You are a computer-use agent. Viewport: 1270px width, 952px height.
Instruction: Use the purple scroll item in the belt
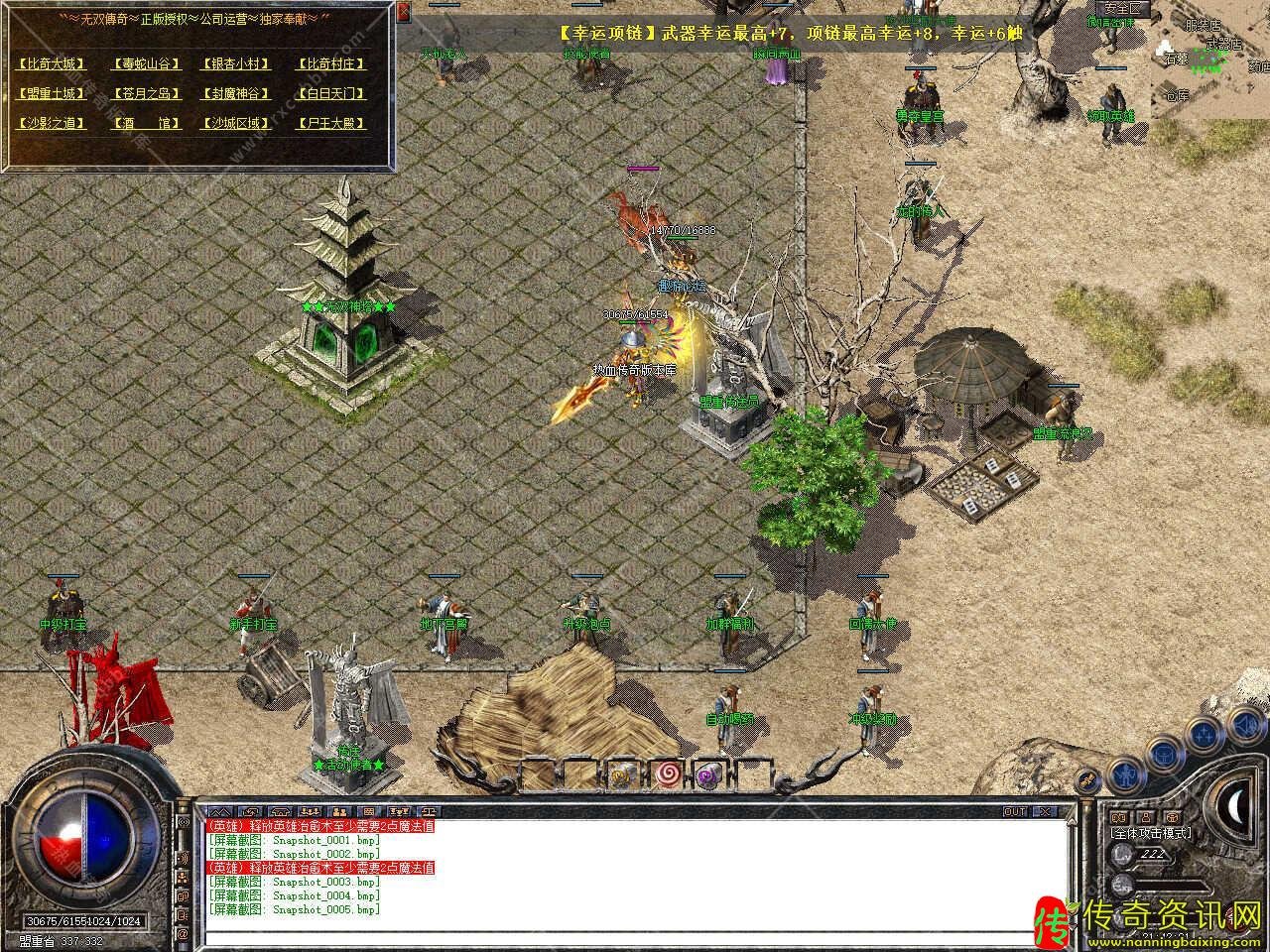pos(707,773)
